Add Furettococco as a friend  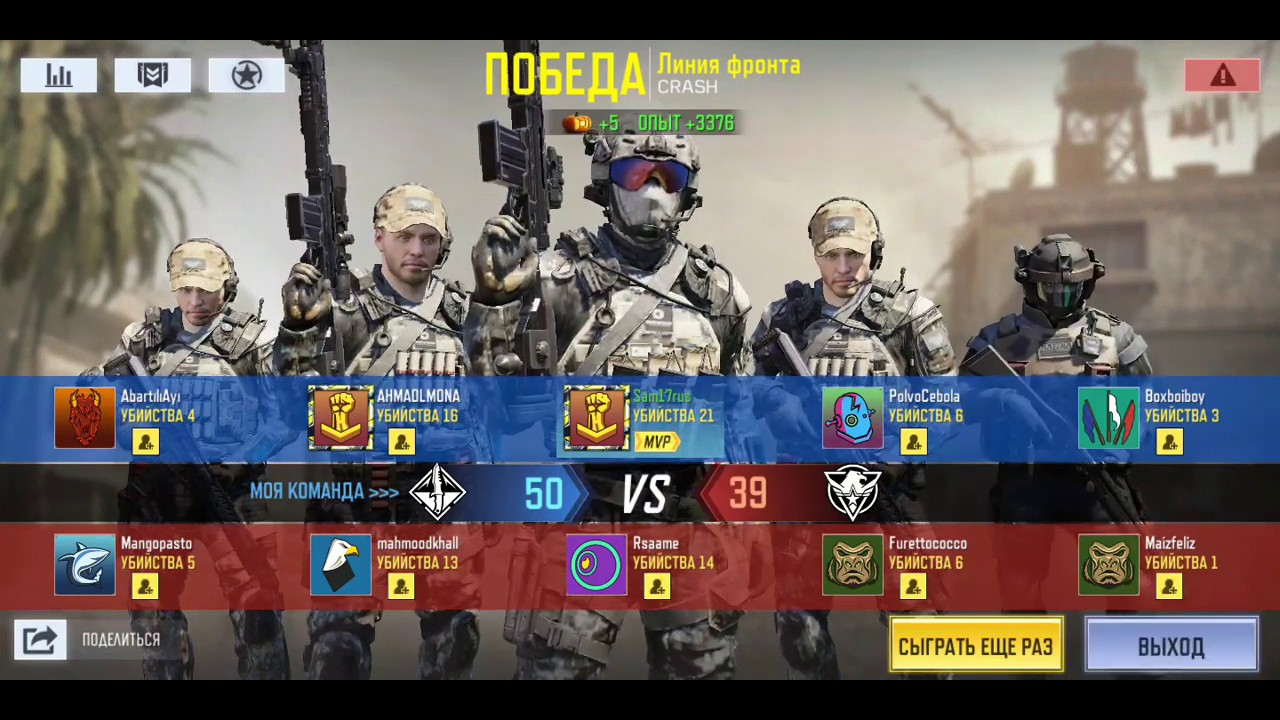(x=913, y=586)
